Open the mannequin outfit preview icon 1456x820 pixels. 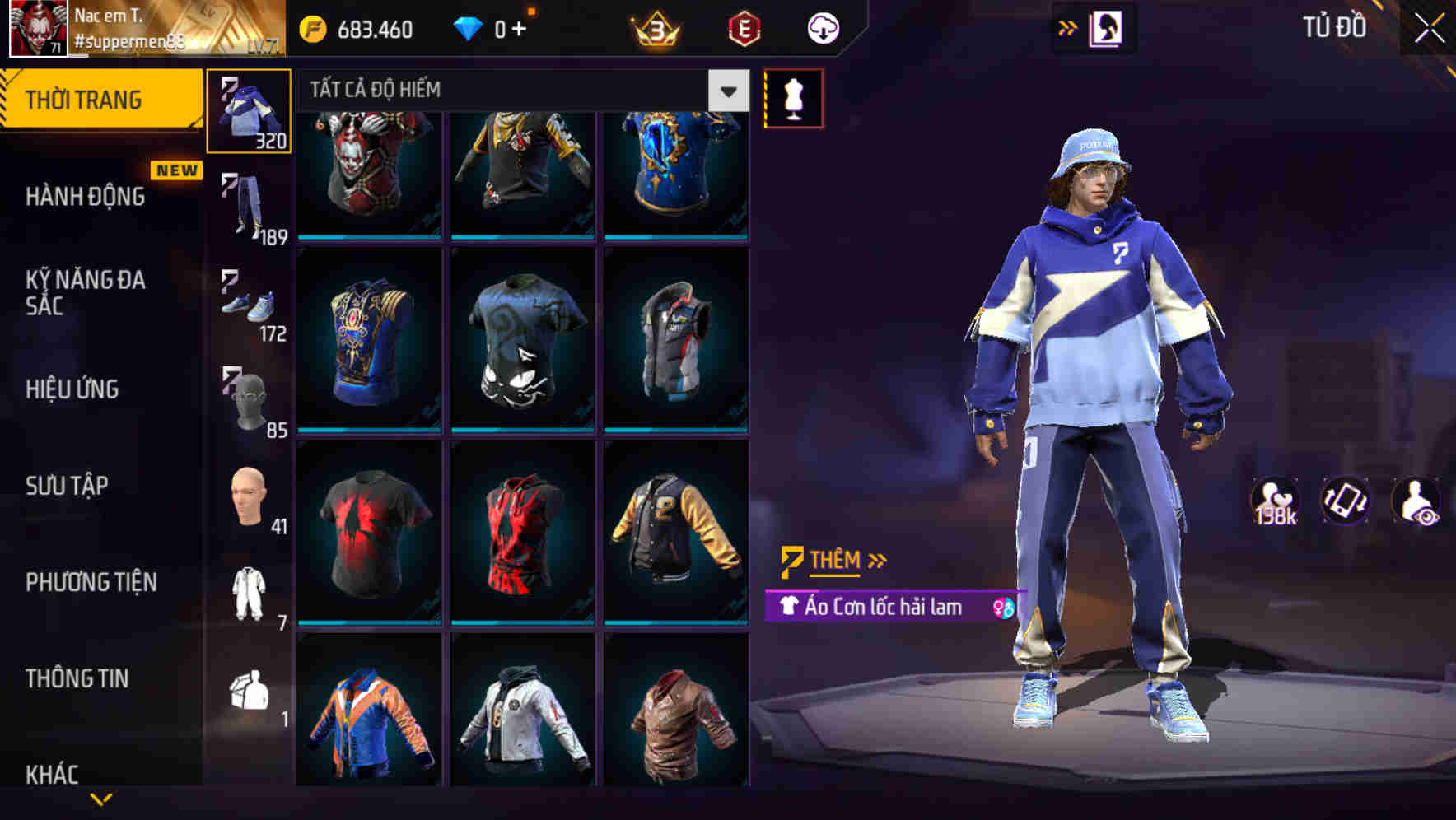(x=793, y=97)
